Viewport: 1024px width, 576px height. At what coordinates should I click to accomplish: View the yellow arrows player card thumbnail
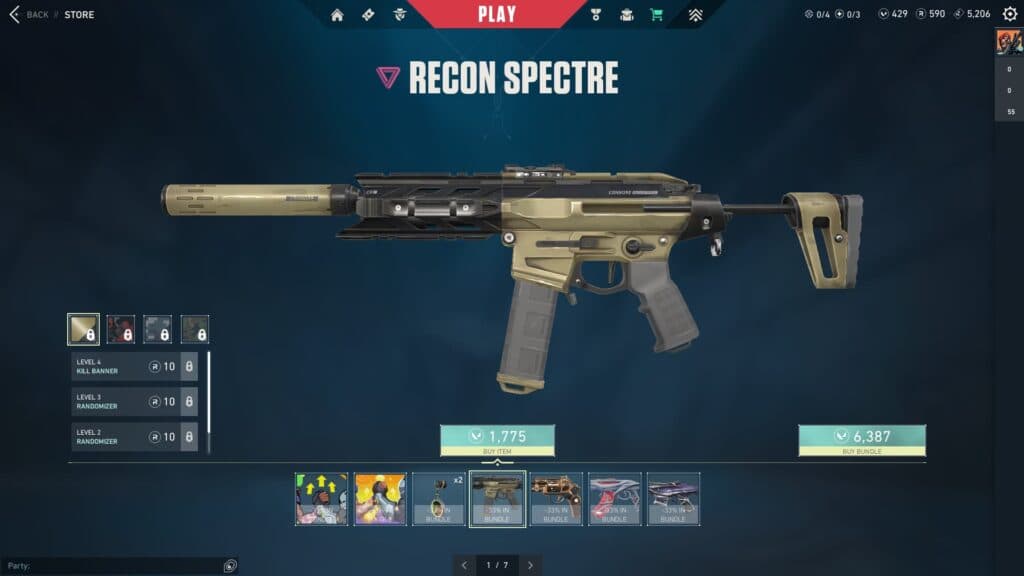(x=322, y=499)
